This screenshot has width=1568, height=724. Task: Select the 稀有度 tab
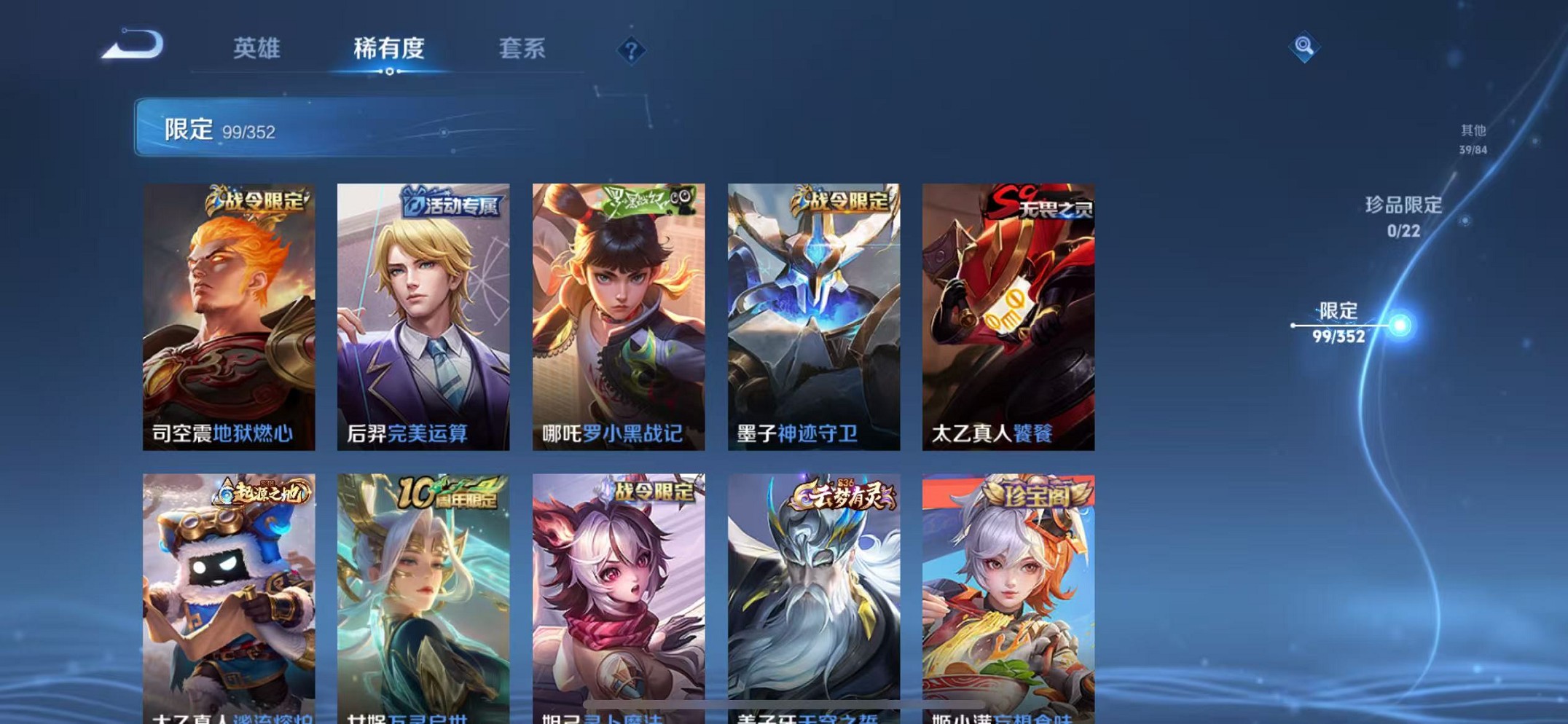pyautogui.click(x=390, y=48)
